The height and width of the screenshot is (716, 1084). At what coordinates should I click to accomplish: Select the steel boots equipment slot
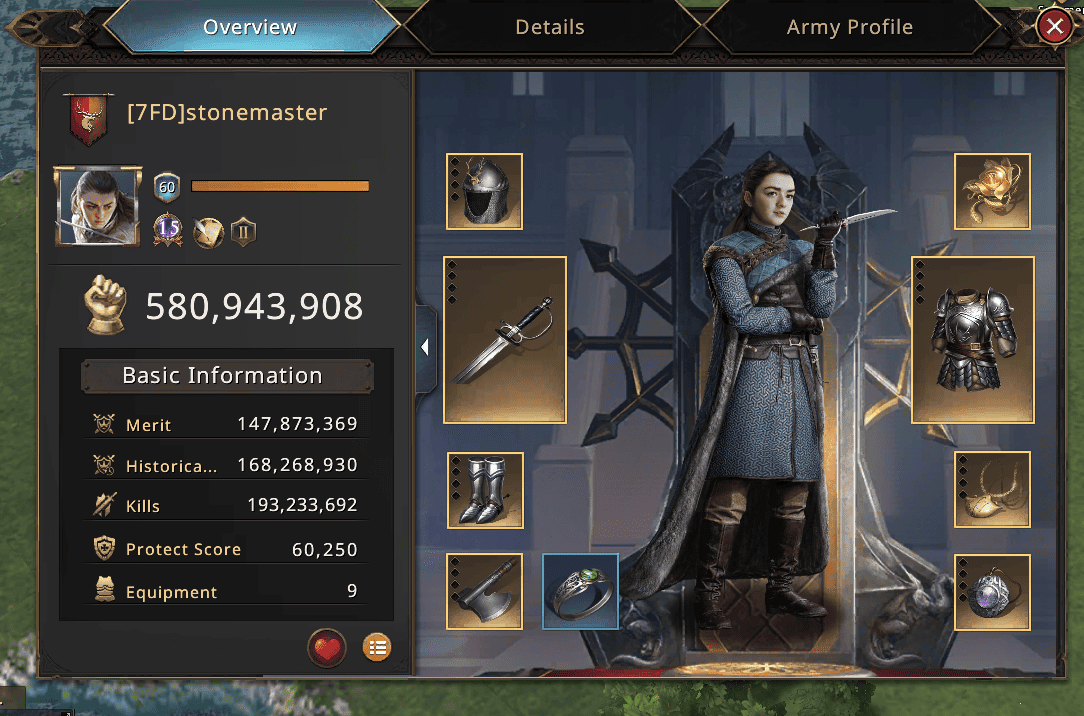point(485,490)
